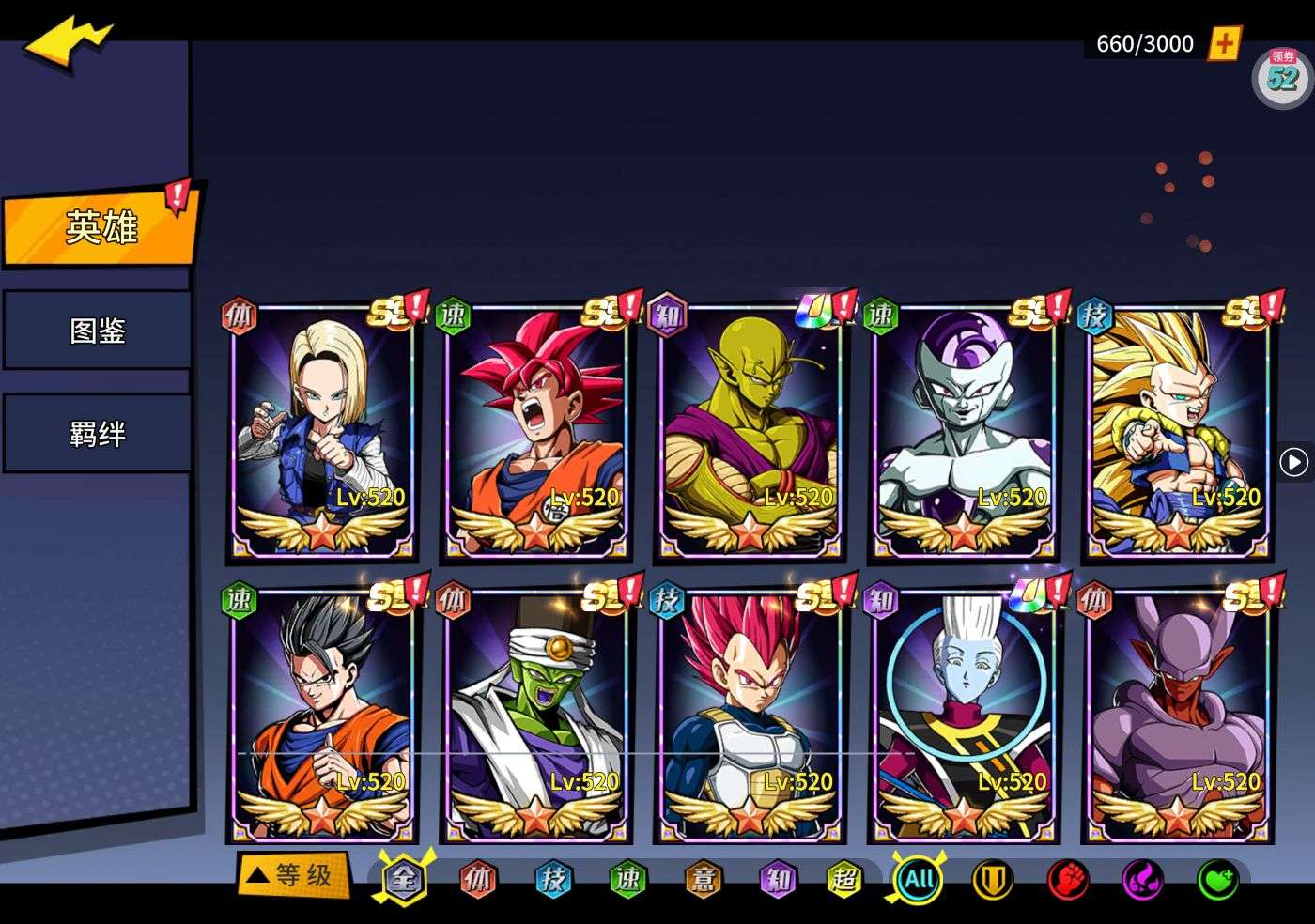
Task: Pick the red-haired Vegeta card
Action: (x=750, y=716)
